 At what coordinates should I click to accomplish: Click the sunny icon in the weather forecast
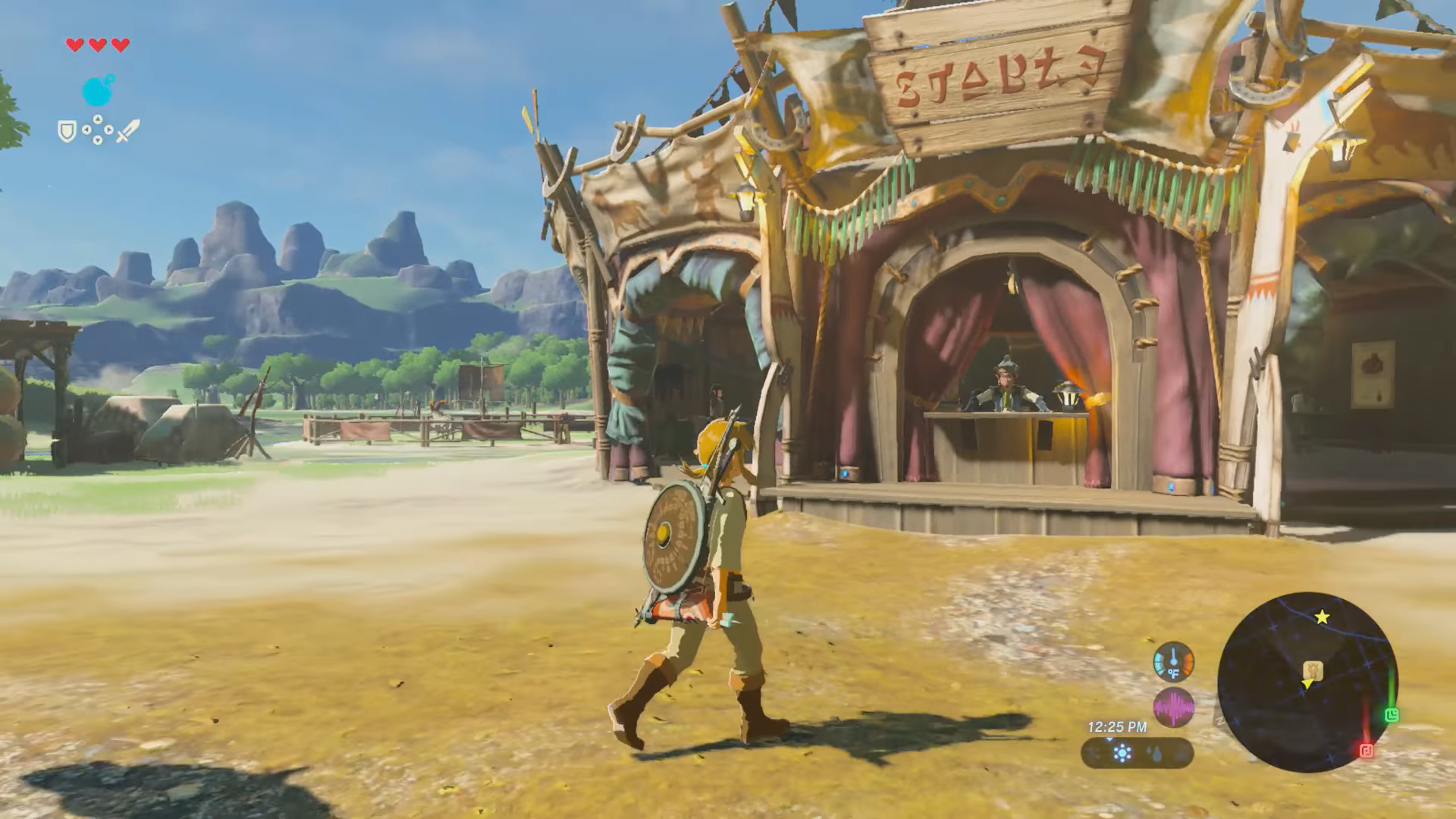(x=1122, y=753)
